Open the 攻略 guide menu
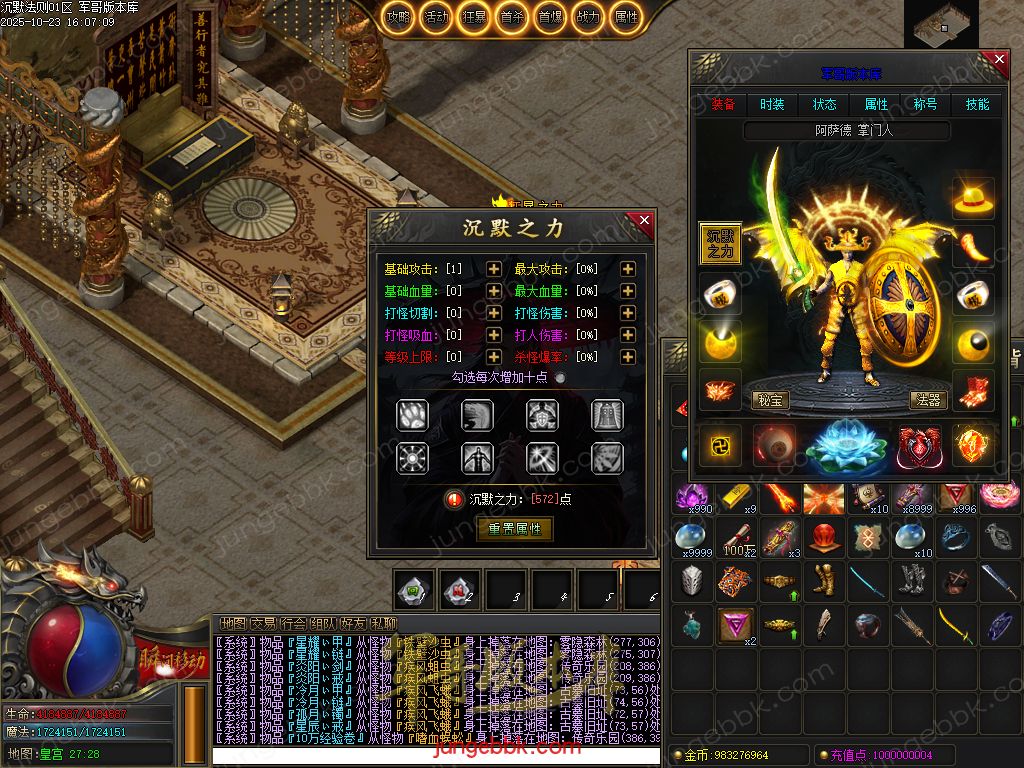Image resolution: width=1024 pixels, height=768 pixels. [398, 17]
